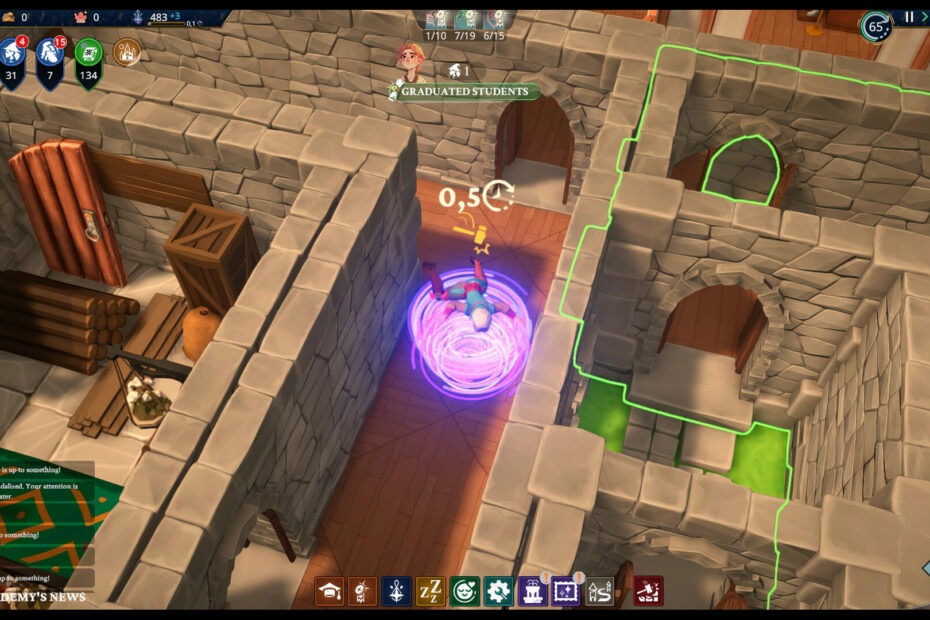Screen dimensions: 930x620
Task: Open the blue crystal magic menu
Action: click(397, 591)
